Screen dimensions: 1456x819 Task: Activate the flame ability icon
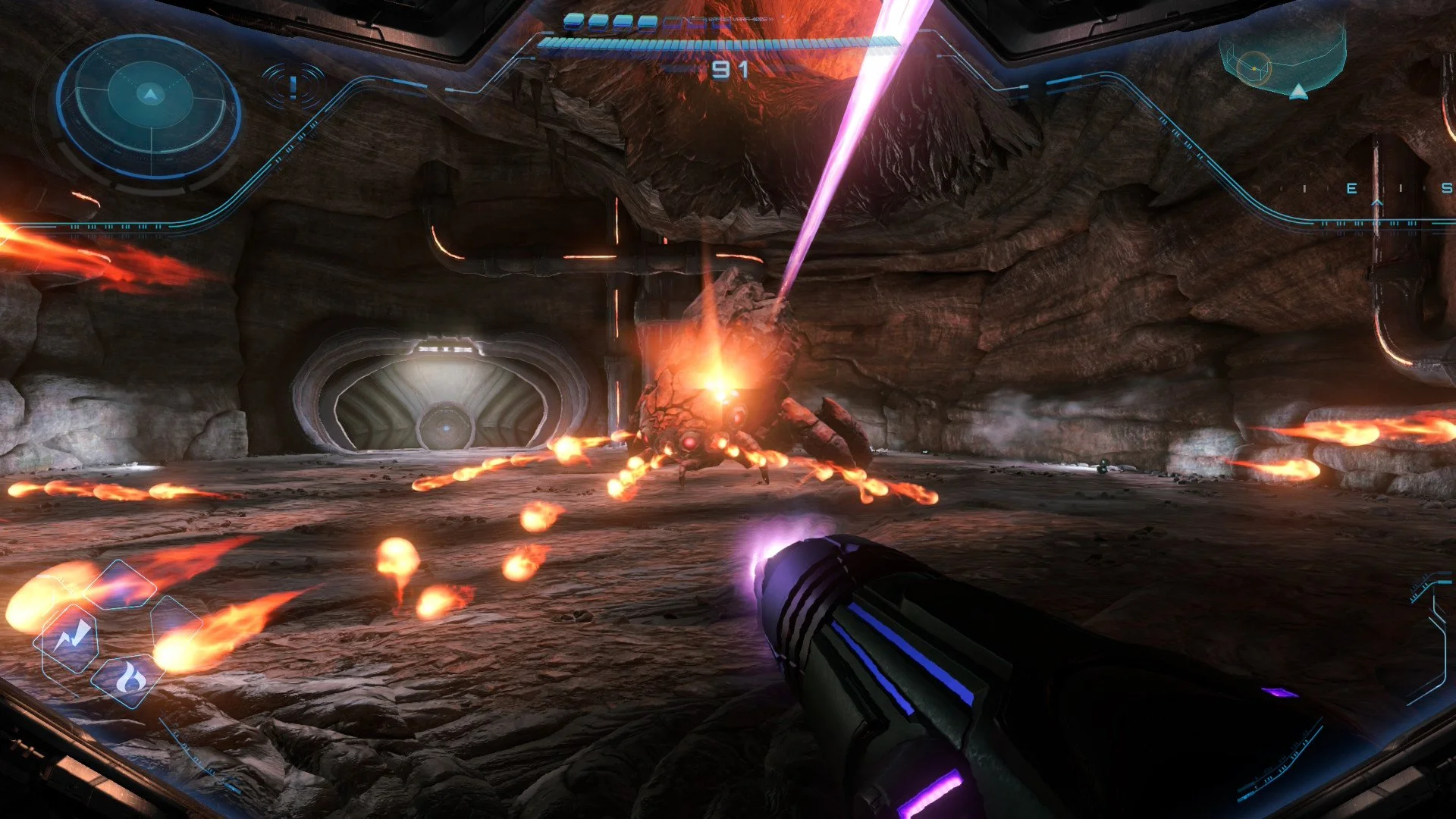pyautogui.click(x=130, y=677)
